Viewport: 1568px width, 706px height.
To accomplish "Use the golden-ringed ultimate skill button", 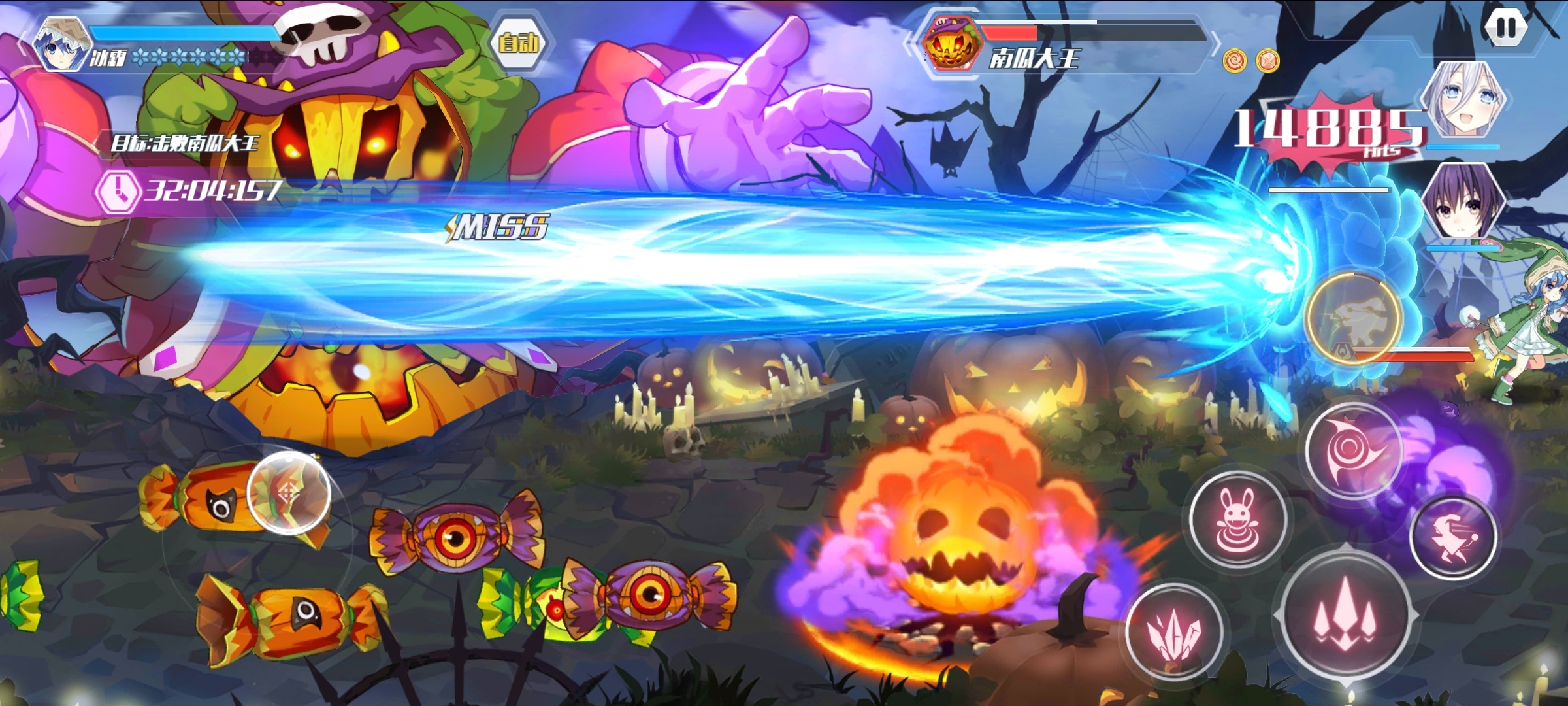I will click(1354, 318).
